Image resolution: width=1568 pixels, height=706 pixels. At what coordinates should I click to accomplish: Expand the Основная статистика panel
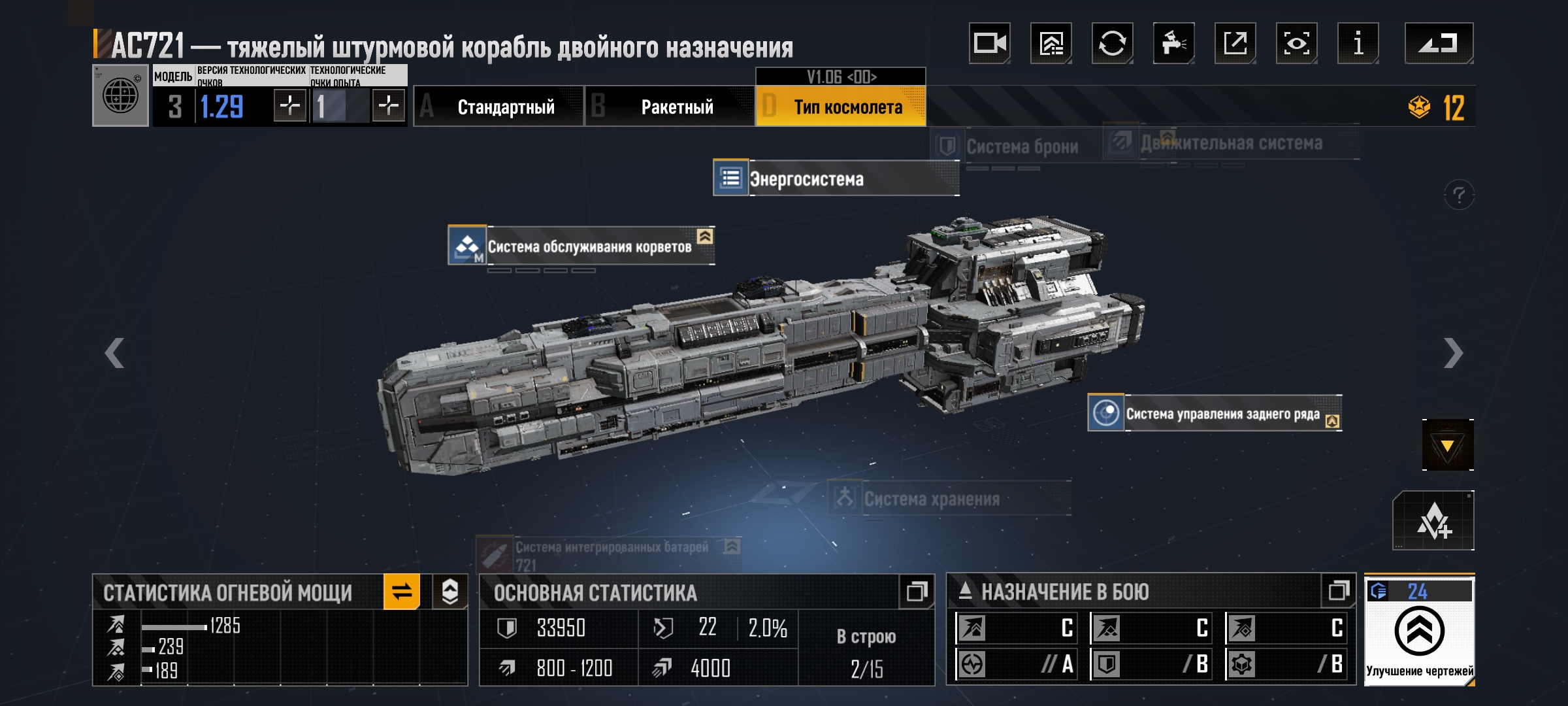916,592
